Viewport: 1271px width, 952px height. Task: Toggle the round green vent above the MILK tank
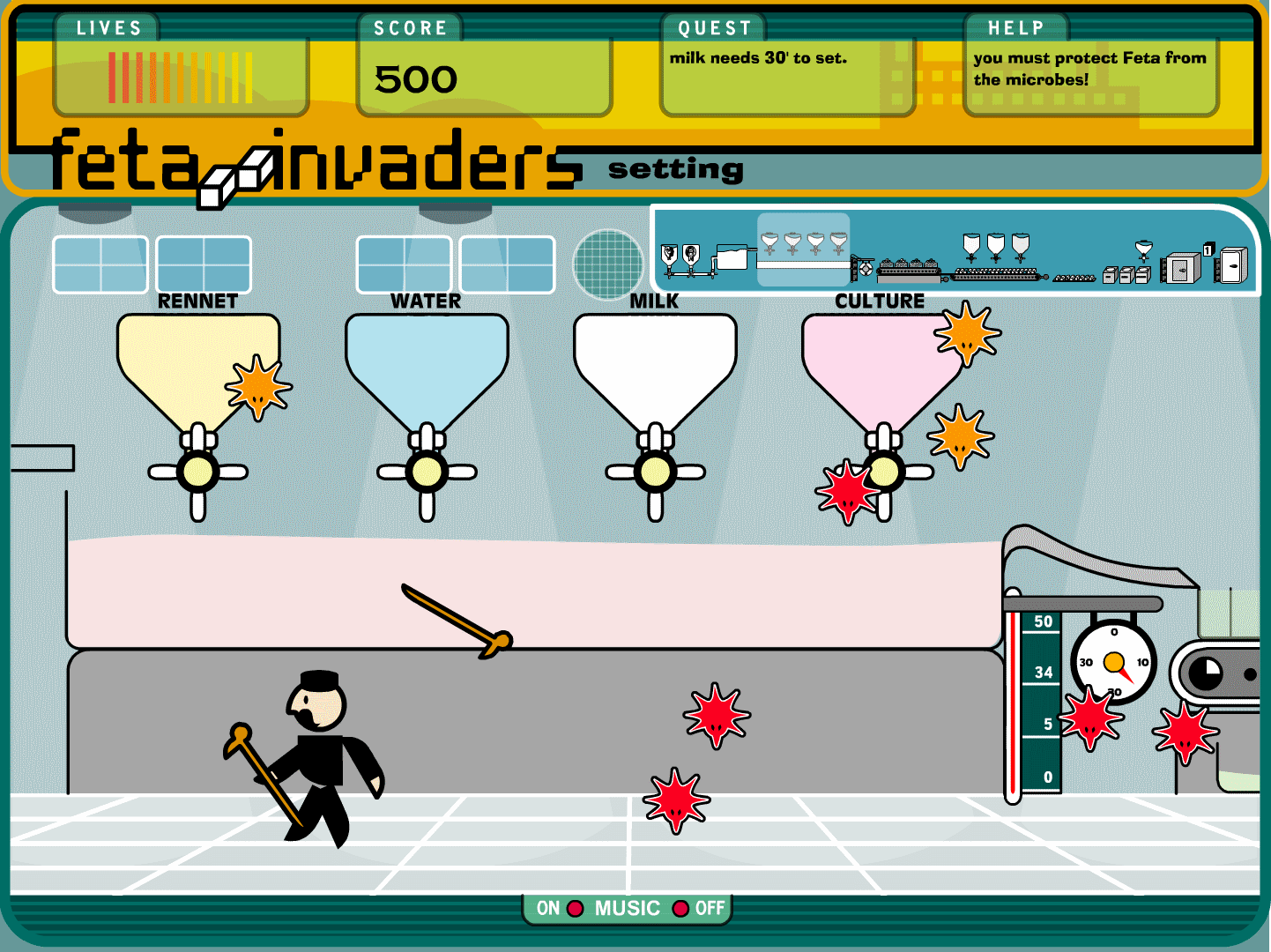[608, 264]
